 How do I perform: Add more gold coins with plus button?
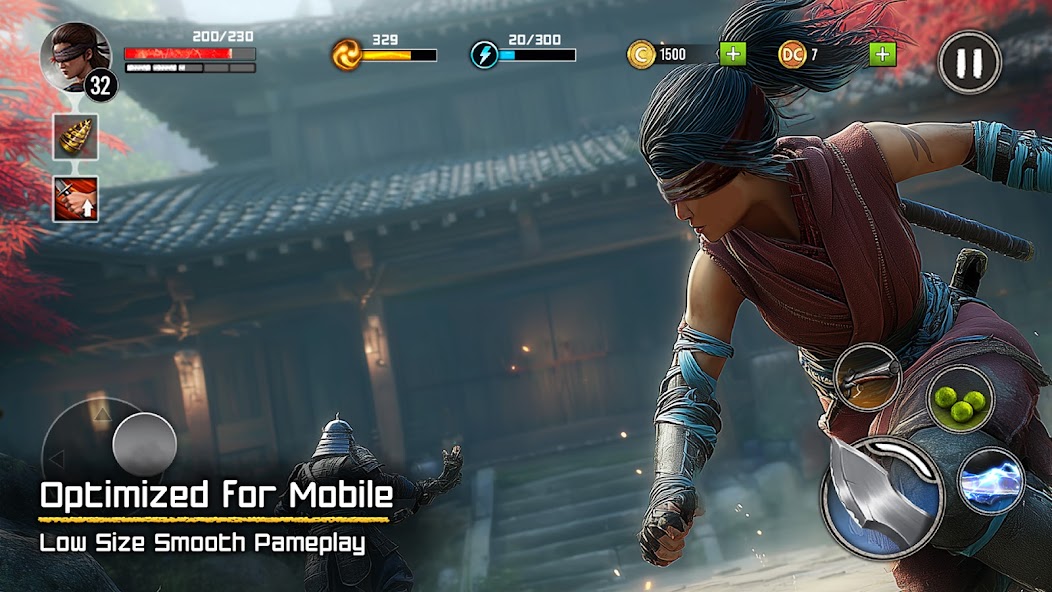(733, 54)
